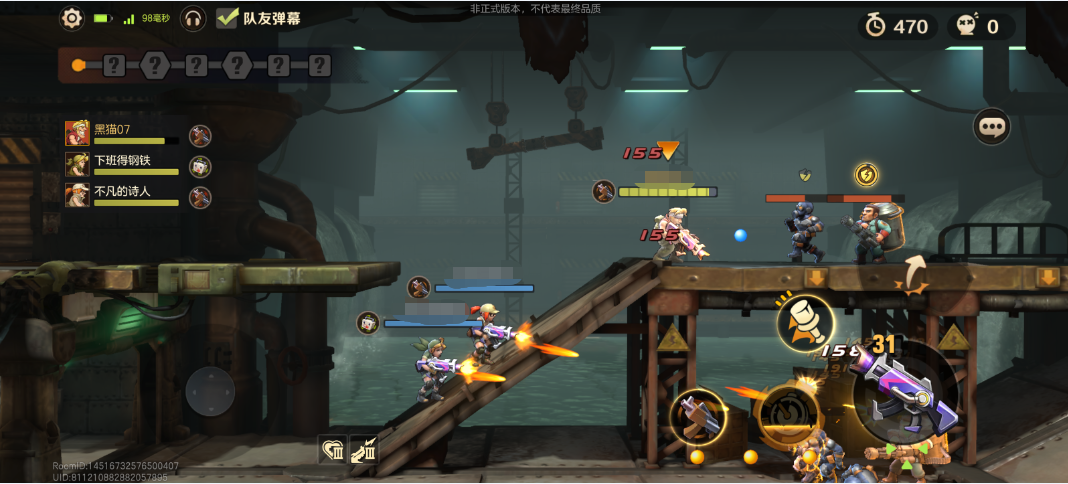Tap the curved arrow jump button
The width and height of the screenshot is (1068, 484).
913,274
